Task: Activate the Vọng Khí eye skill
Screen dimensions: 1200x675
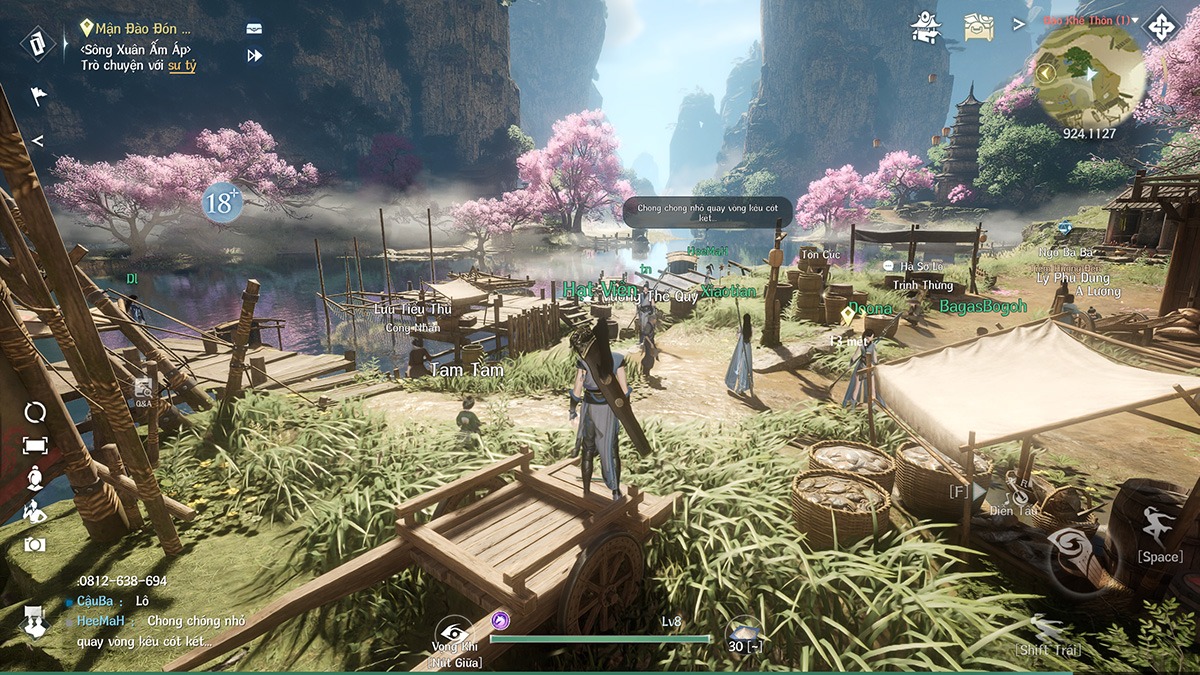Action: (453, 632)
